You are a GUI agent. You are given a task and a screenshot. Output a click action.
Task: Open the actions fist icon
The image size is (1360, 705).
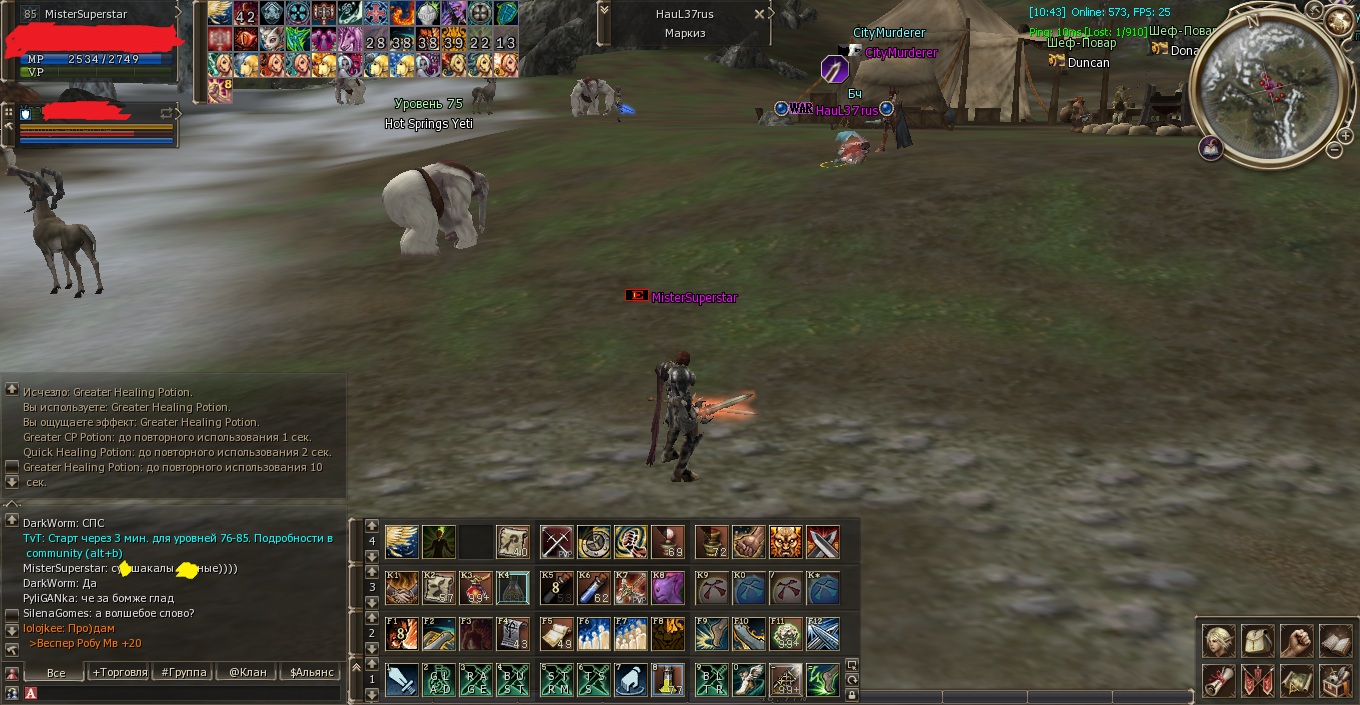tap(1296, 640)
